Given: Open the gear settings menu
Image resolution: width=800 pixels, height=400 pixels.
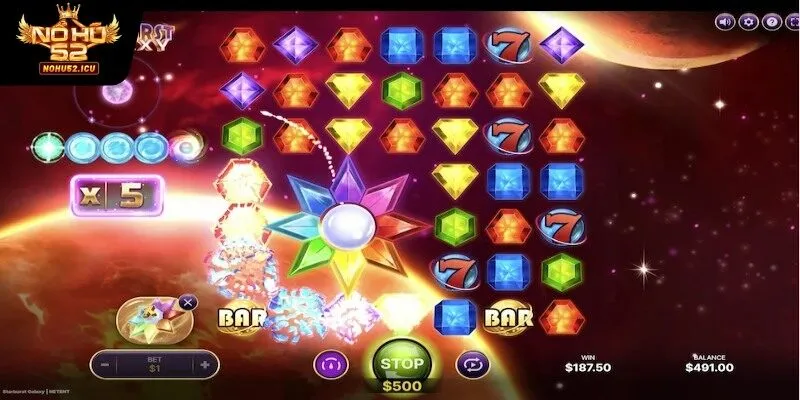Looking at the screenshot, I should pos(748,21).
